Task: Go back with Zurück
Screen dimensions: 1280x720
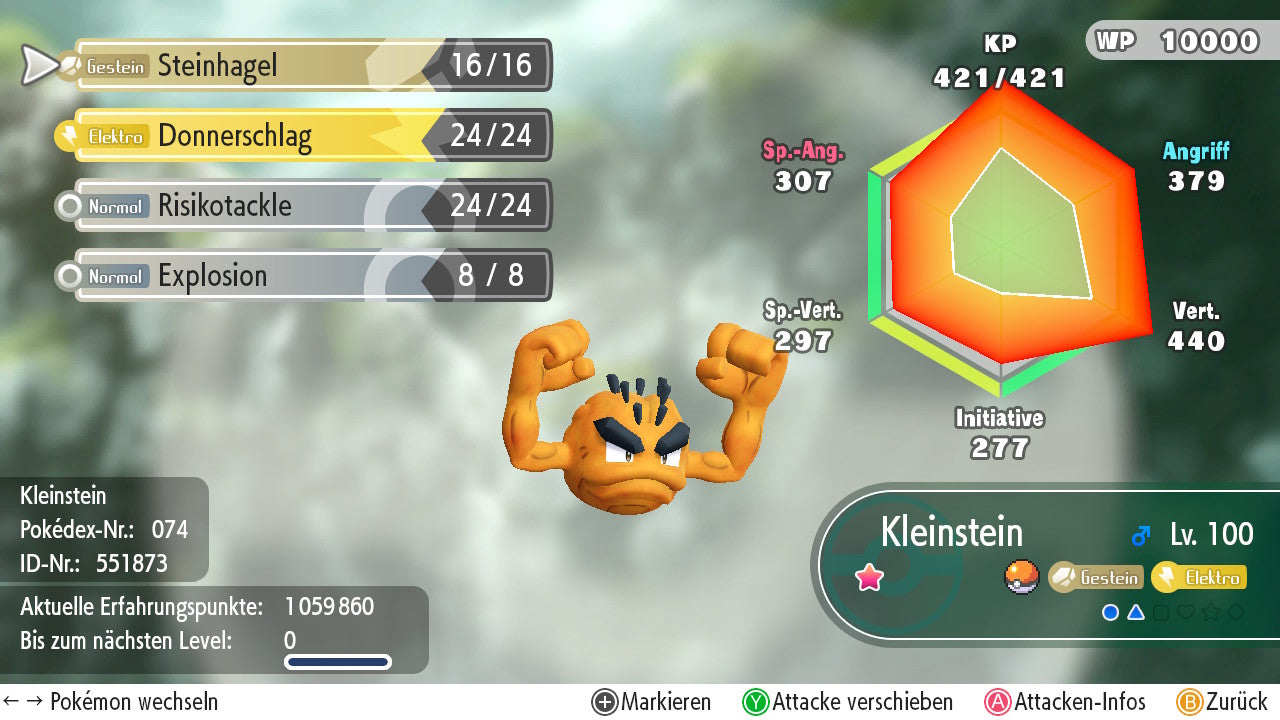Action: pyautogui.click(x=1221, y=702)
